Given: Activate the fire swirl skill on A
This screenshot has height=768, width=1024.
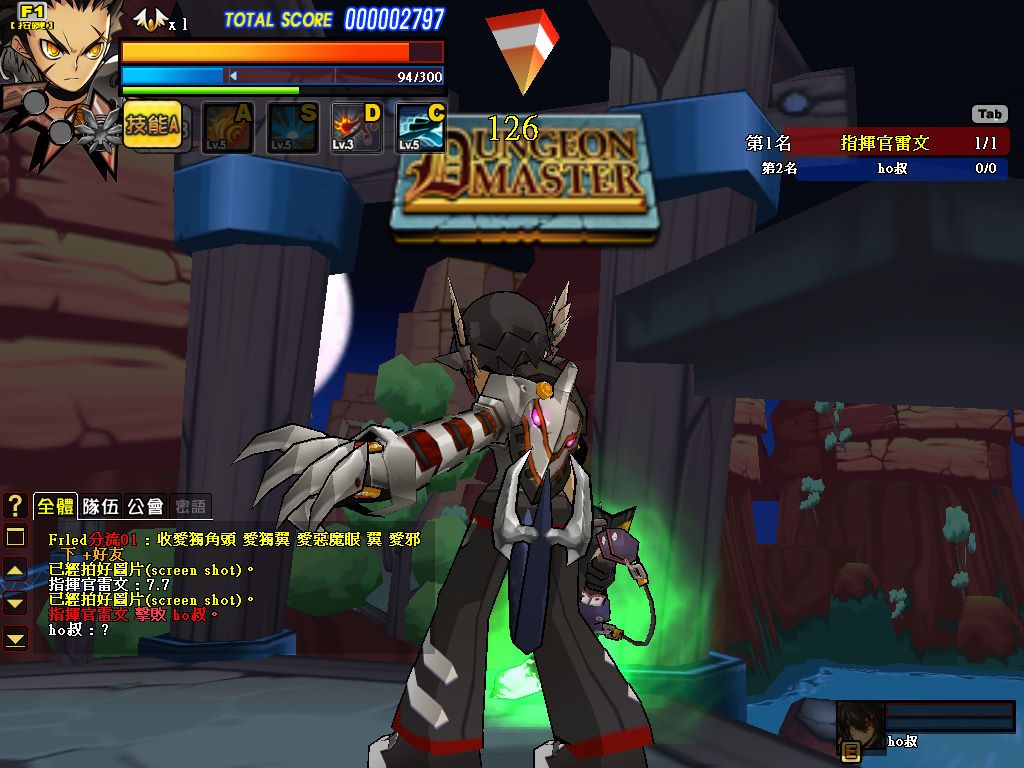Looking at the screenshot, I should click(228, 128).
